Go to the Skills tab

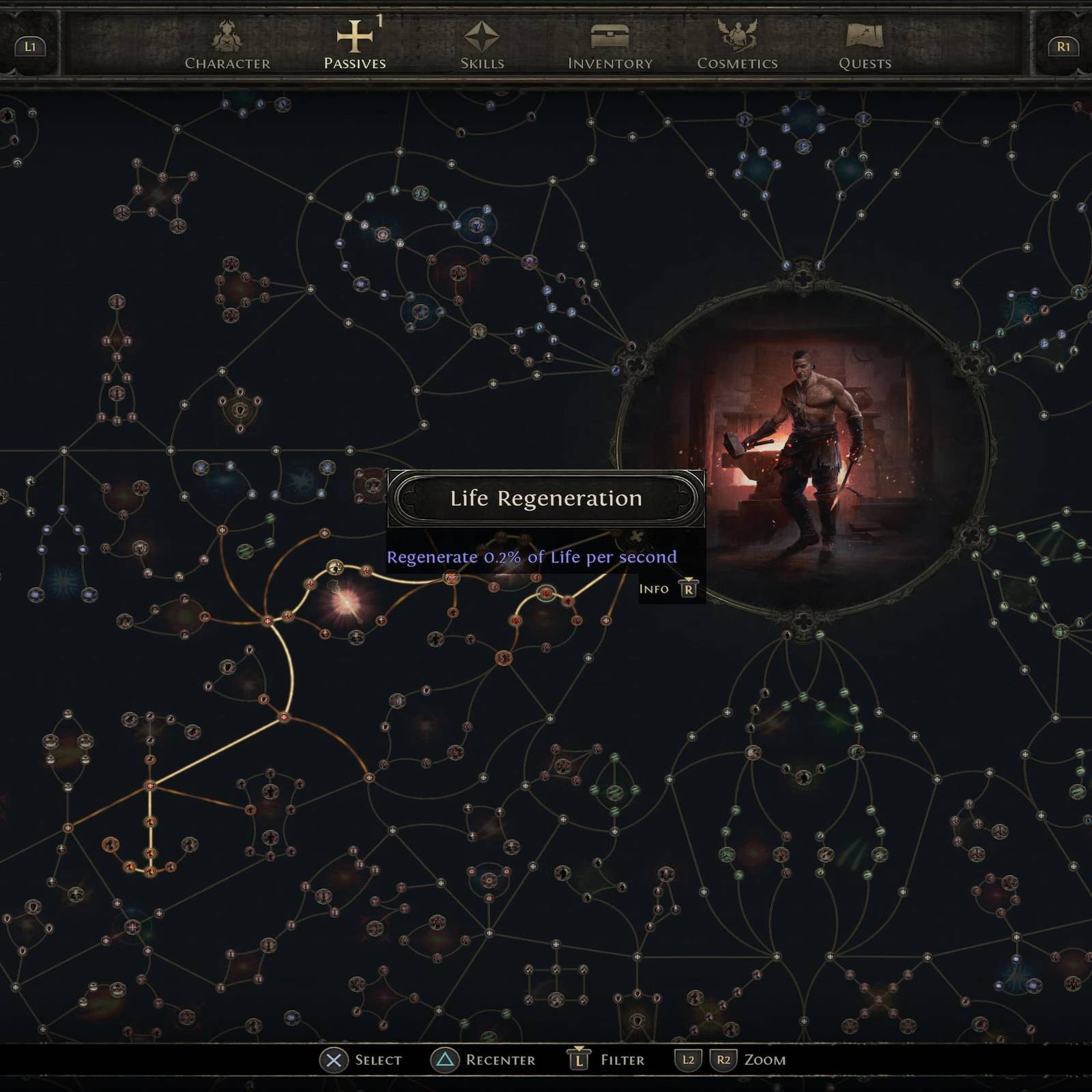click(x=482, y=46)
